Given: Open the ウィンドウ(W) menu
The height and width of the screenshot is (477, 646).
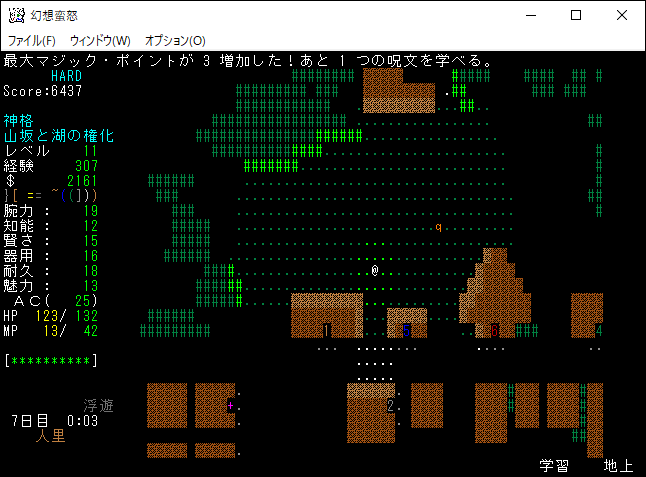Looking at the screenshot, I should (x=100, y=40).
